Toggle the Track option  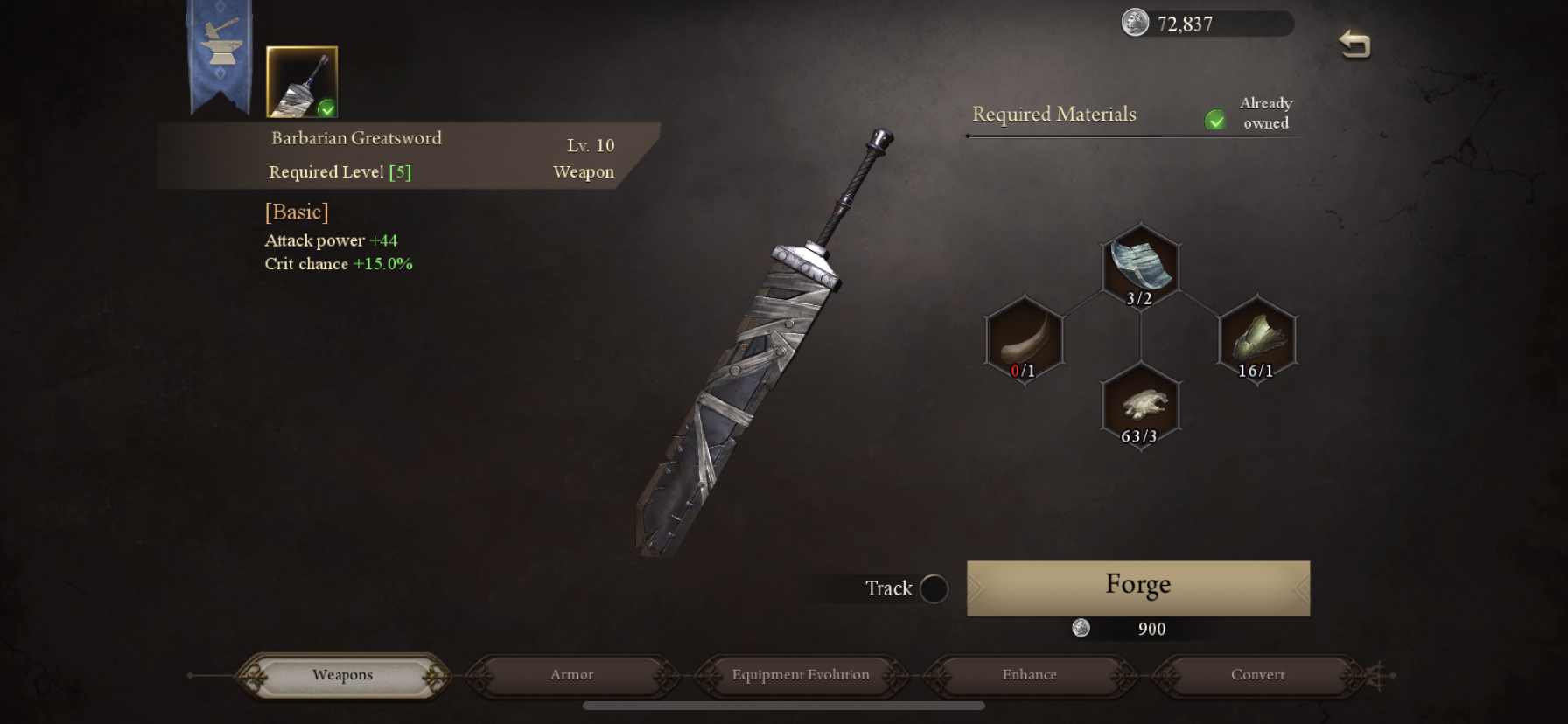(x=934, y=588)
